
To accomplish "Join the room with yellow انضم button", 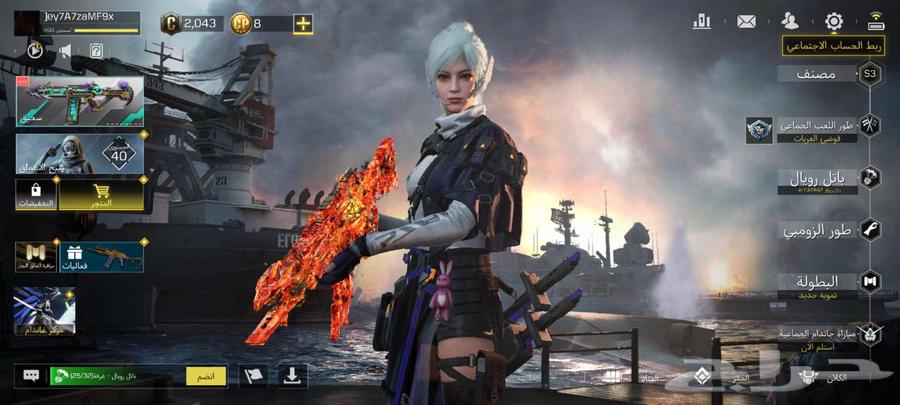I will 206,376.
